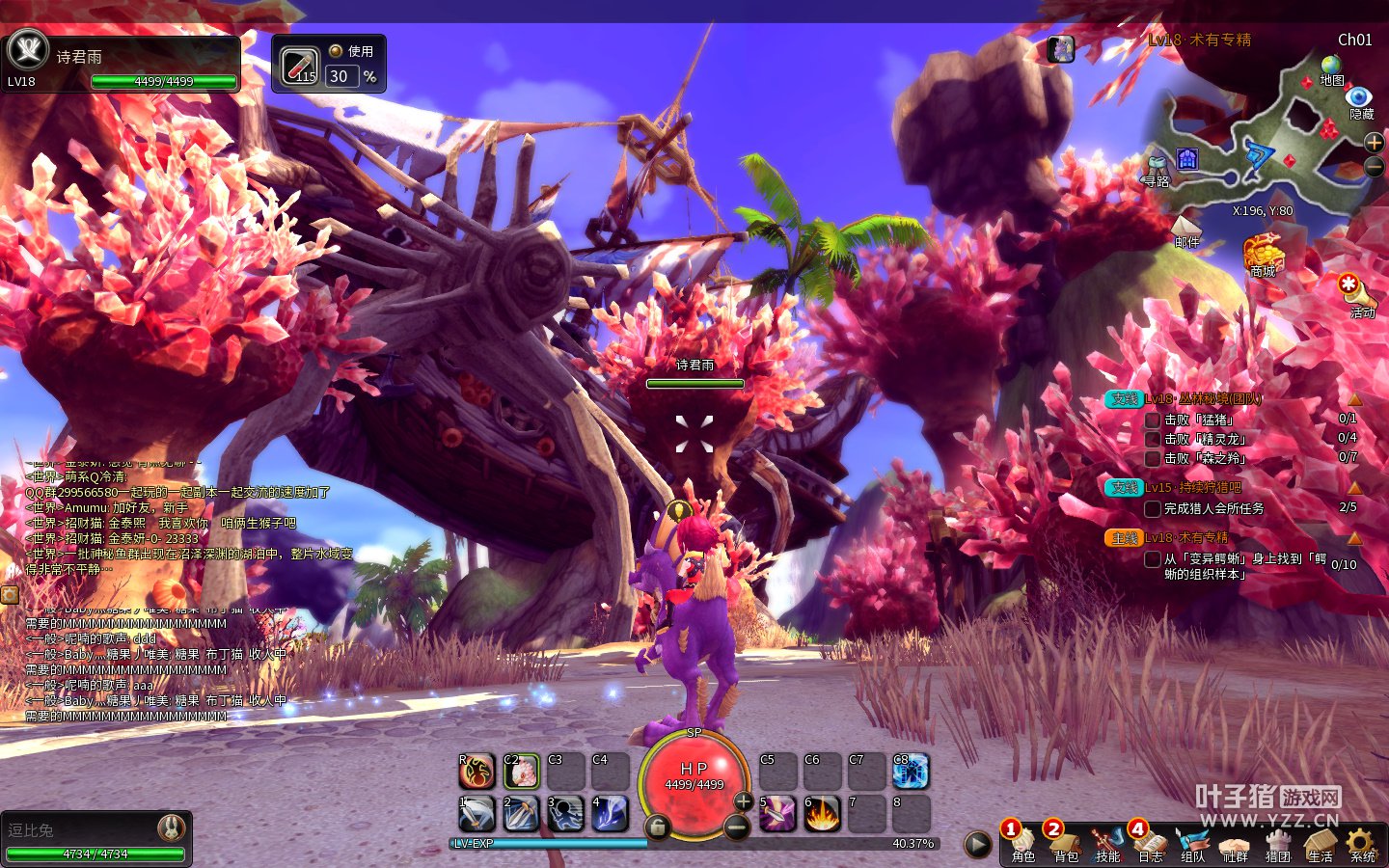Open the 技能 skills window
1389x868 pixels.
click(1107, 842)
